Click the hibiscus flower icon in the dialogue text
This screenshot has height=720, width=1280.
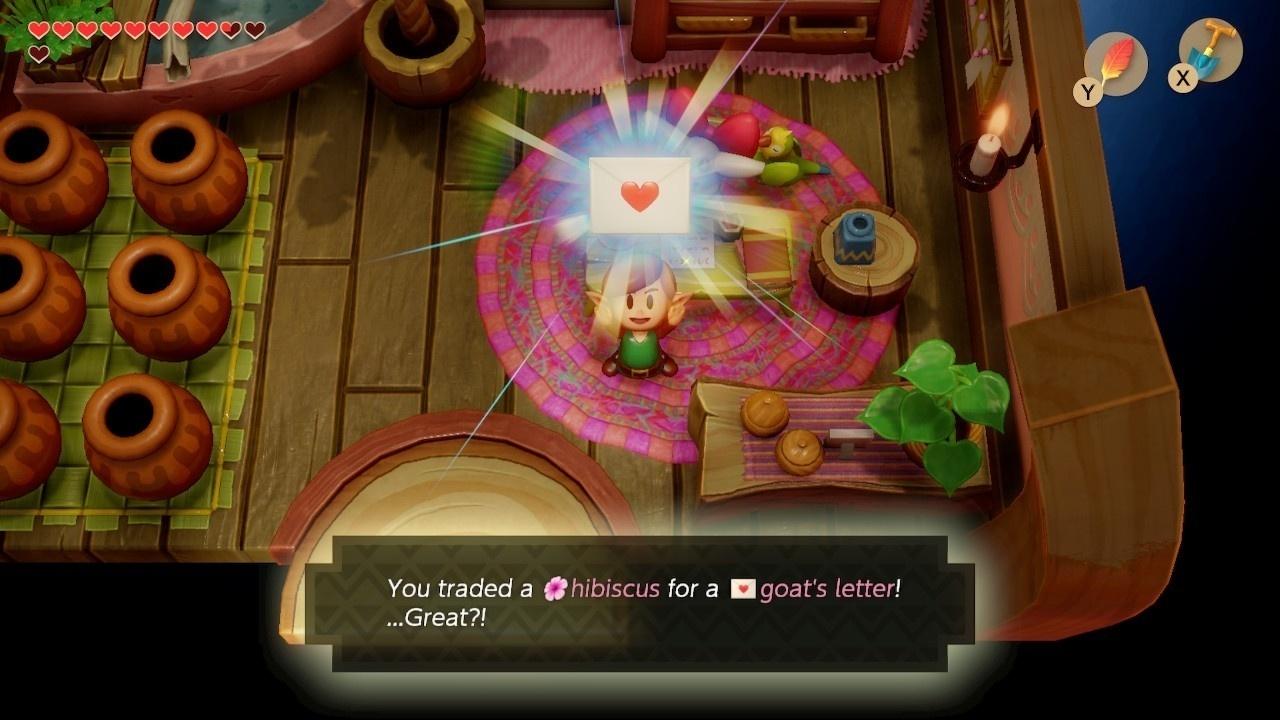[554, 589]
